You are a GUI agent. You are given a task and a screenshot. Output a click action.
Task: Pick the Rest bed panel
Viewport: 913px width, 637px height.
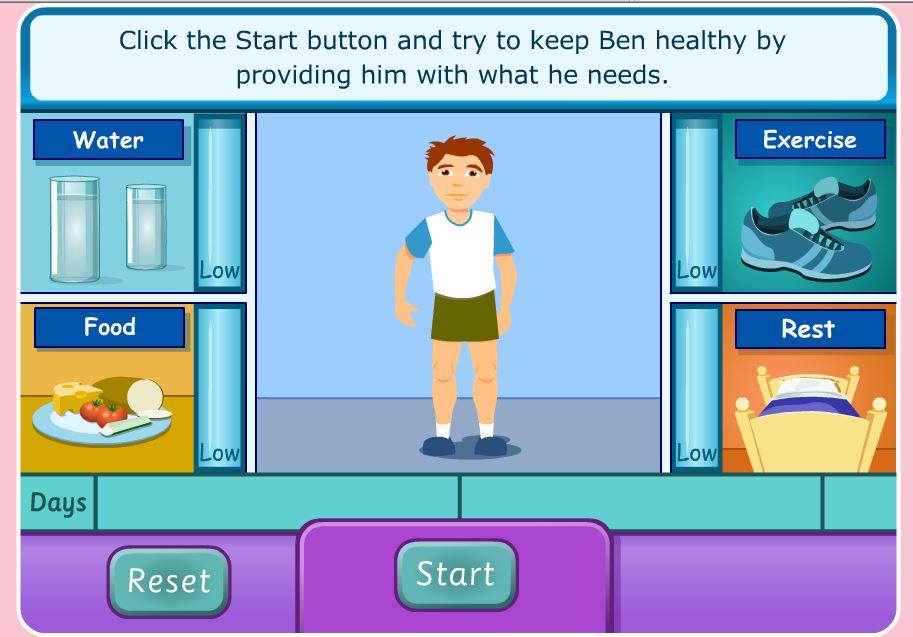[x=808, y=410]
